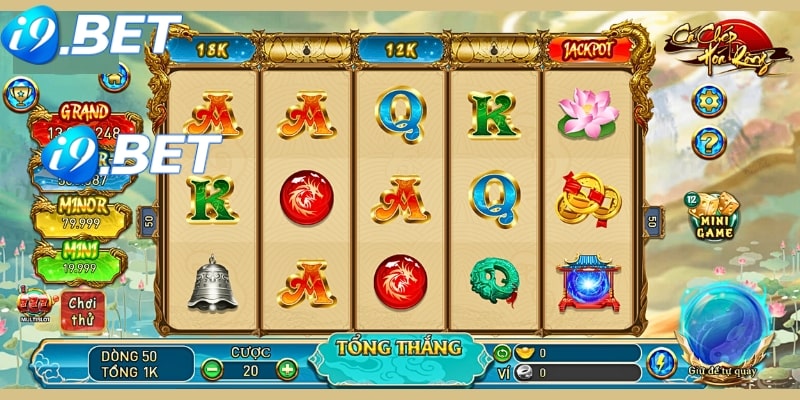Increase the bet with the plus button
The image size is (800, 400).
tap(287, 369)
